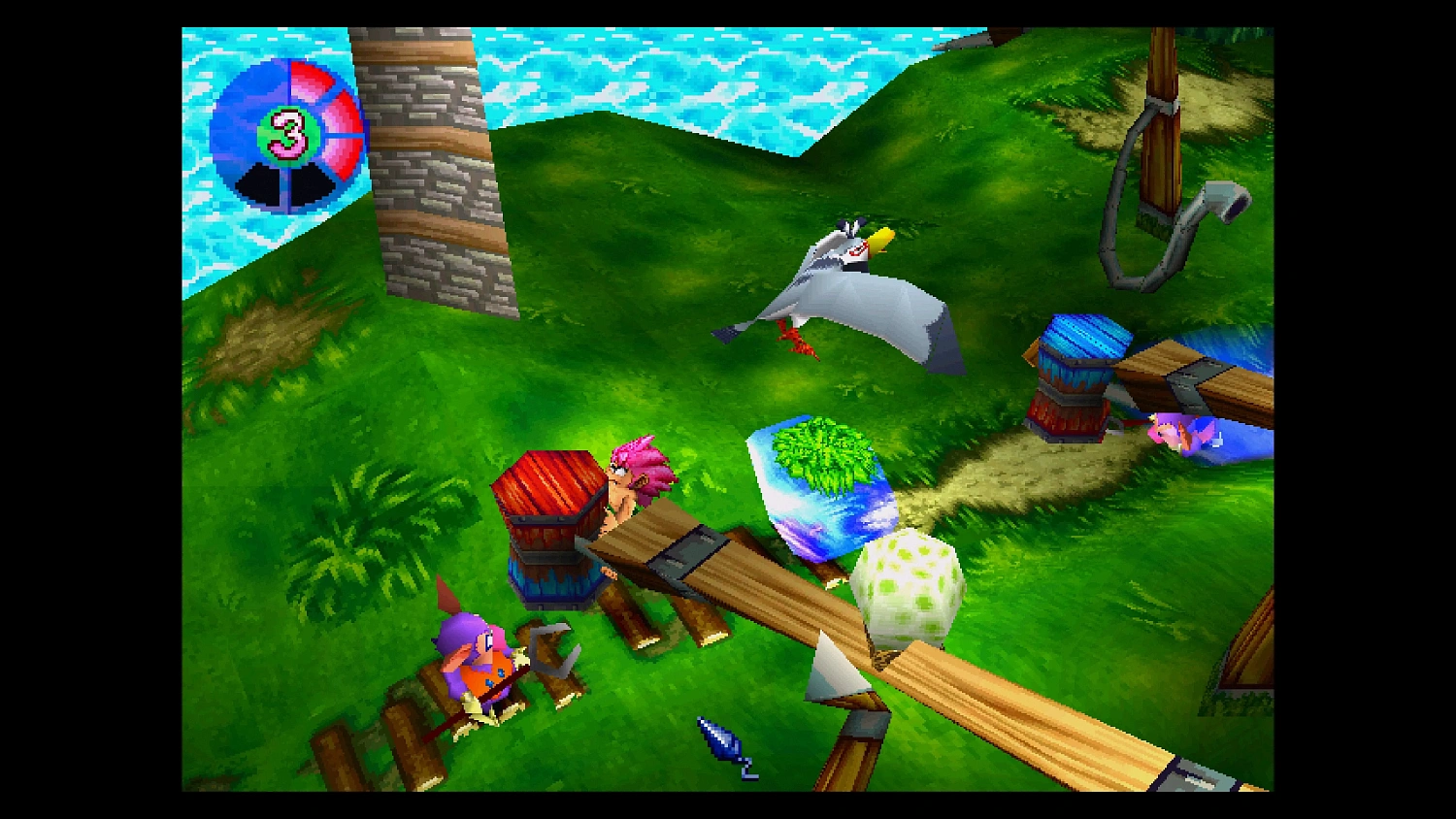
Task: Toggle the dark segment of the clock dial
Action: pyautogui.click(x=262, y=184)
